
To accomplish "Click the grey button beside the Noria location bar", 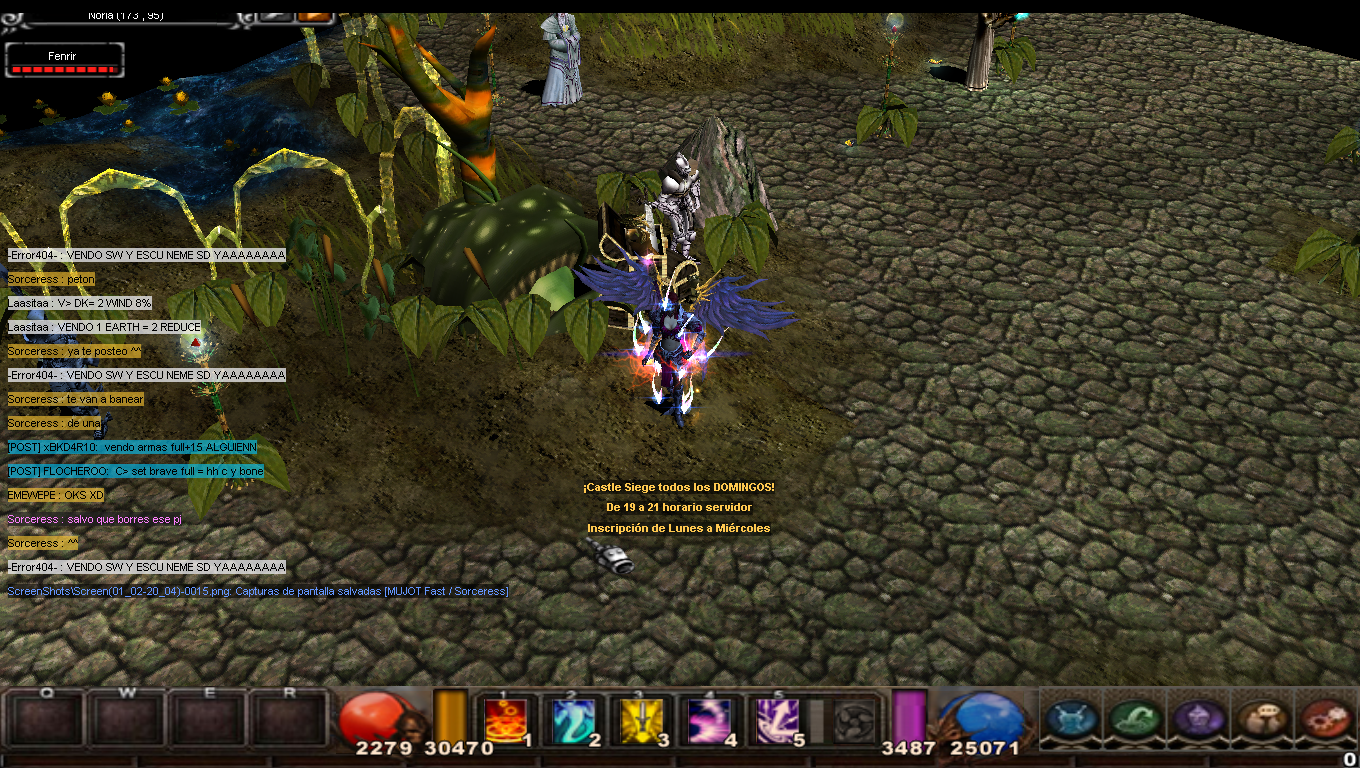I will pos(274,15).
